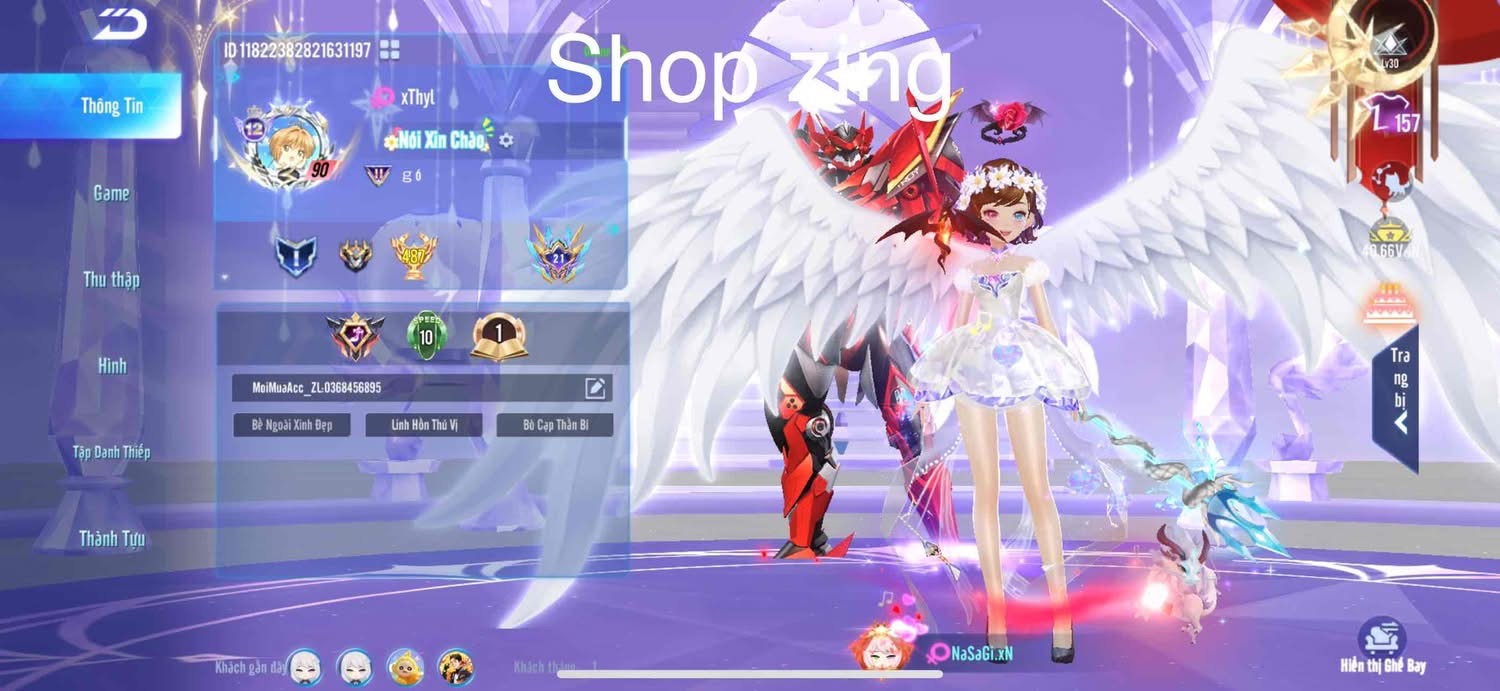The image size is (1500, 691).
Task: Switch to the Game tab
Action: tap(111, 193)
